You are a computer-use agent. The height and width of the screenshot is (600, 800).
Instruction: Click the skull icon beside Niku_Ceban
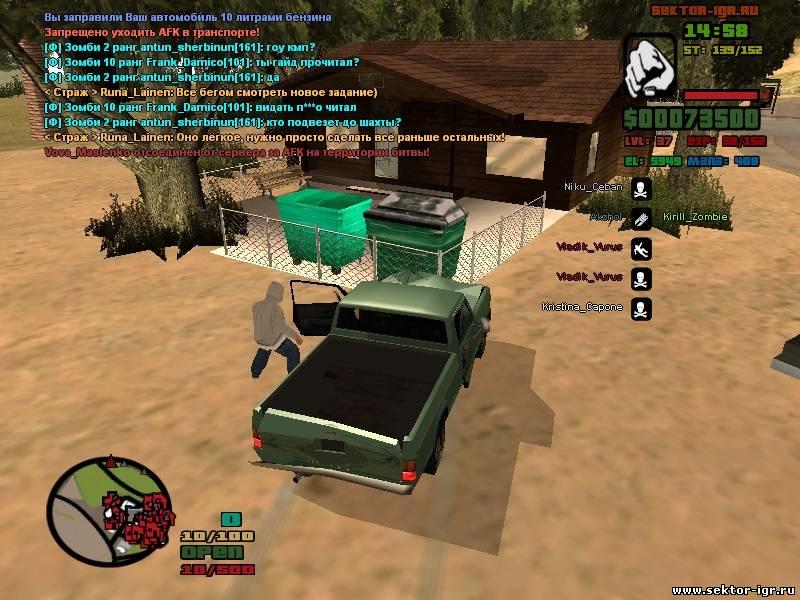pos(641,188)
